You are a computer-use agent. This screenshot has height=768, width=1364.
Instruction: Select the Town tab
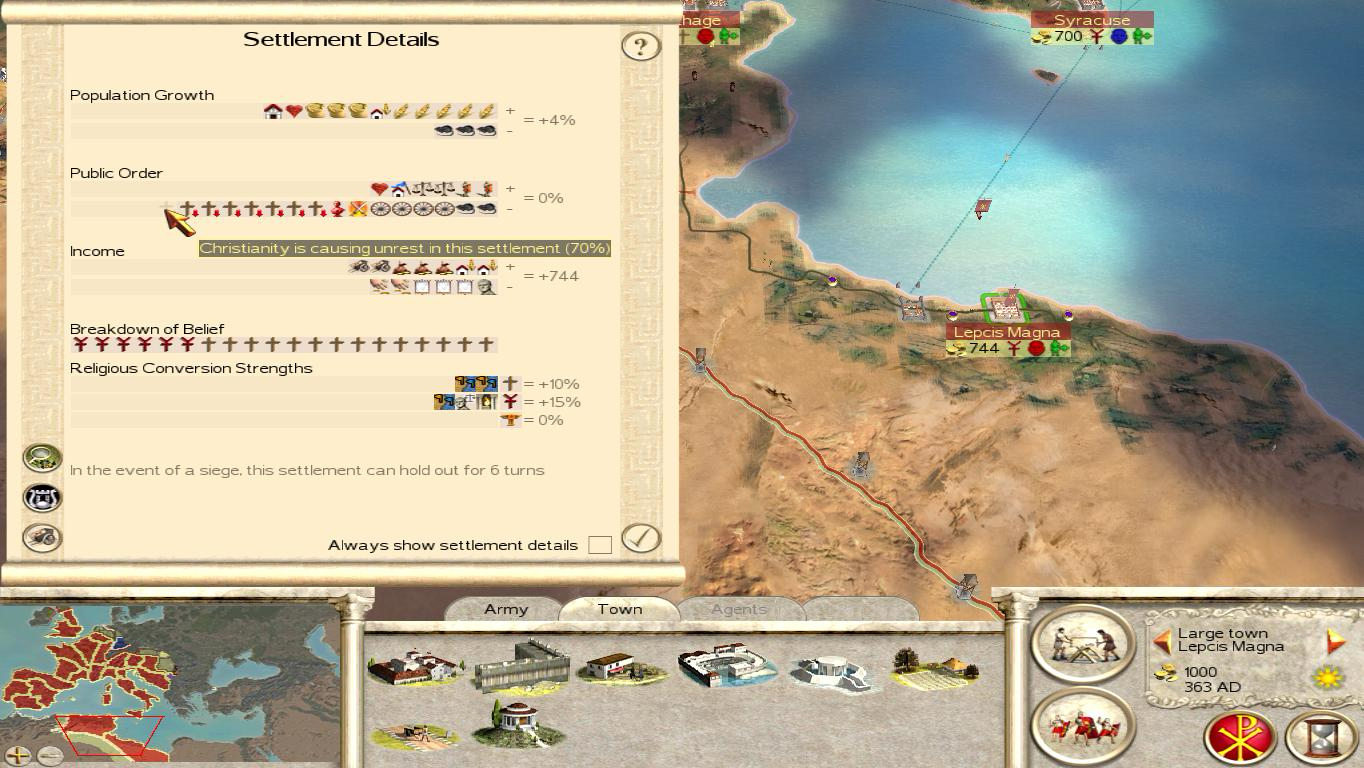tap(620, 609)
